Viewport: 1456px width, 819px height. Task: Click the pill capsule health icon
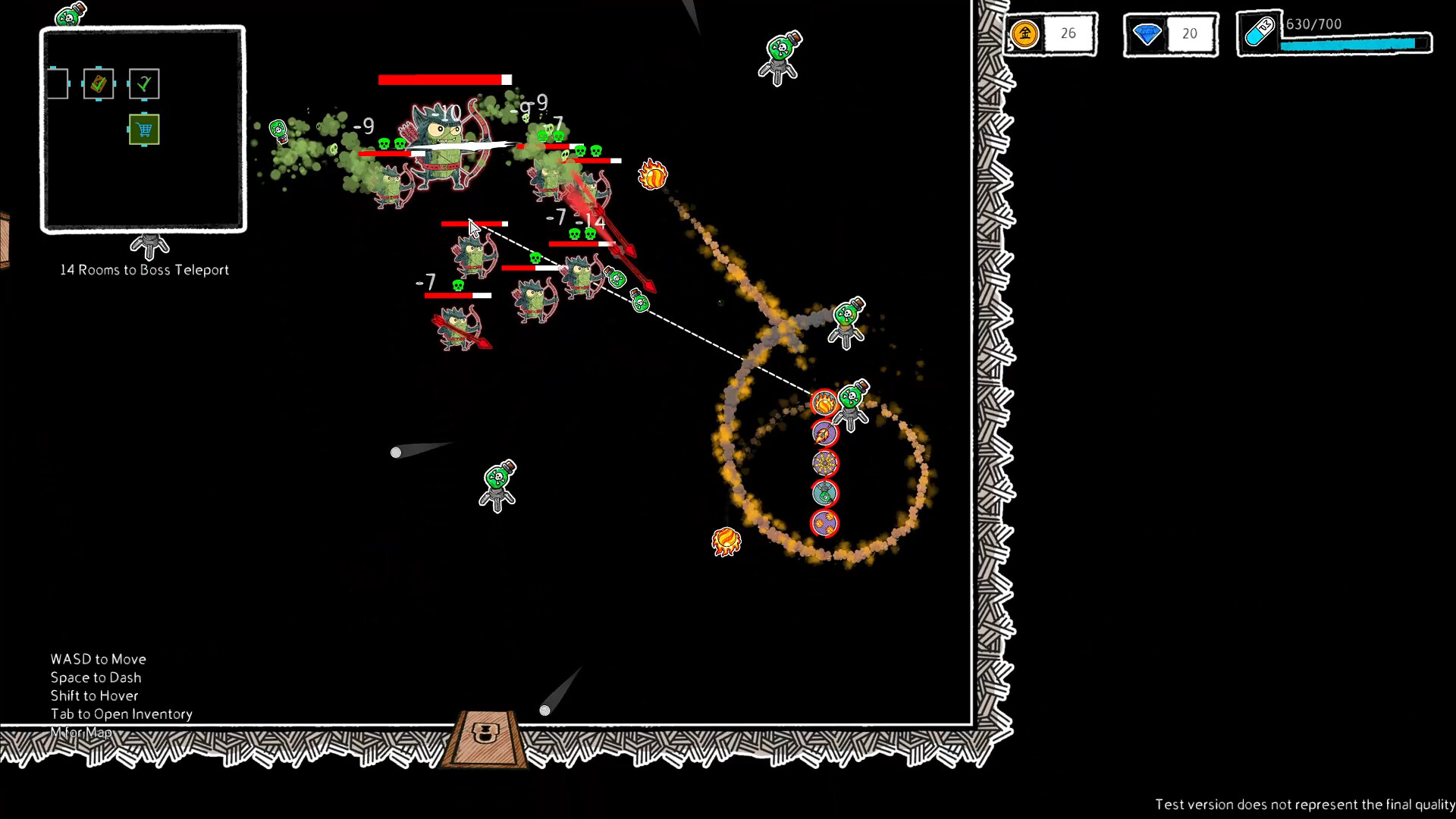[1260, 32]
